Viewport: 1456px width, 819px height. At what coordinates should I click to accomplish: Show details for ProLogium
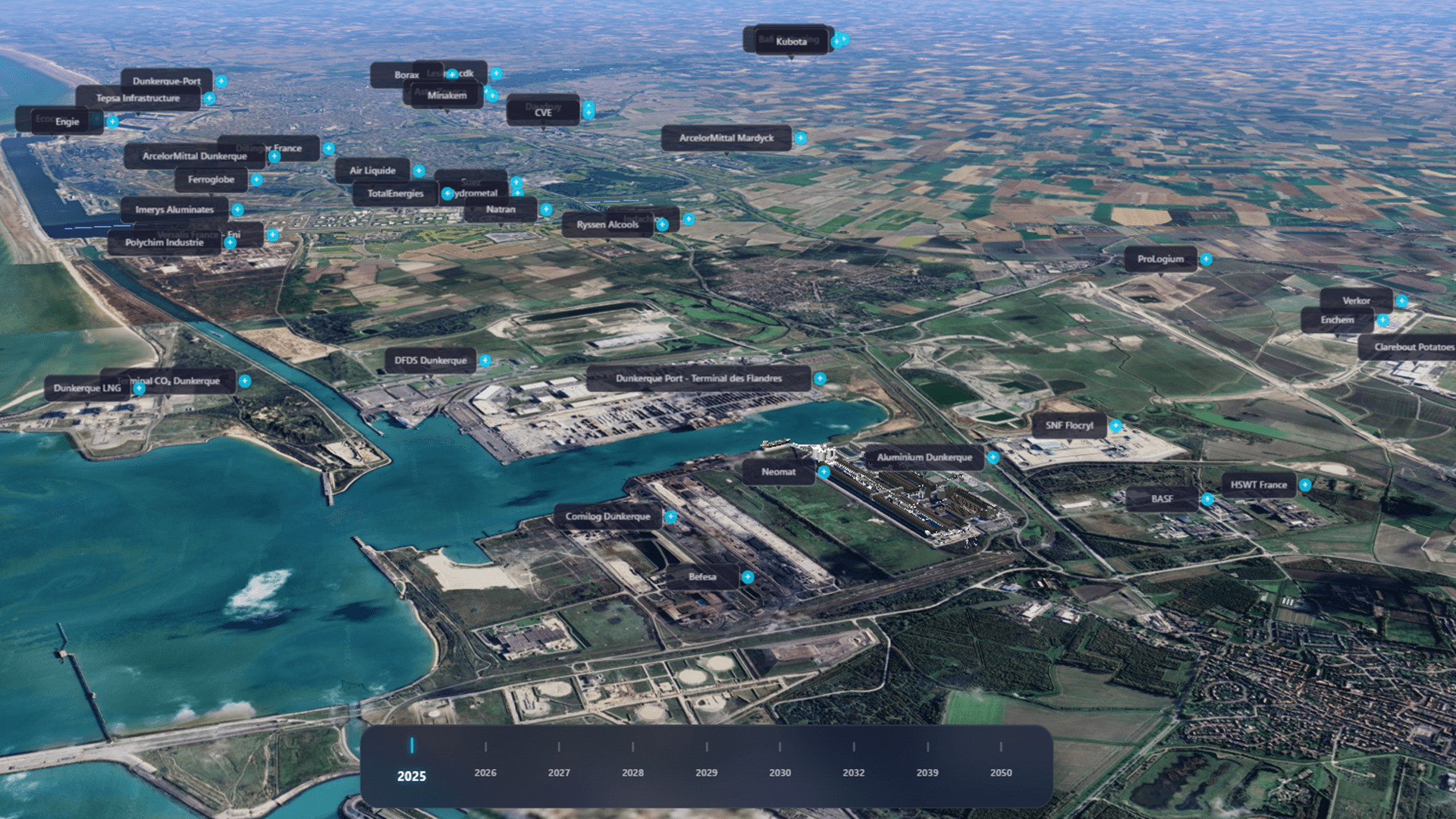[1159, 259]
